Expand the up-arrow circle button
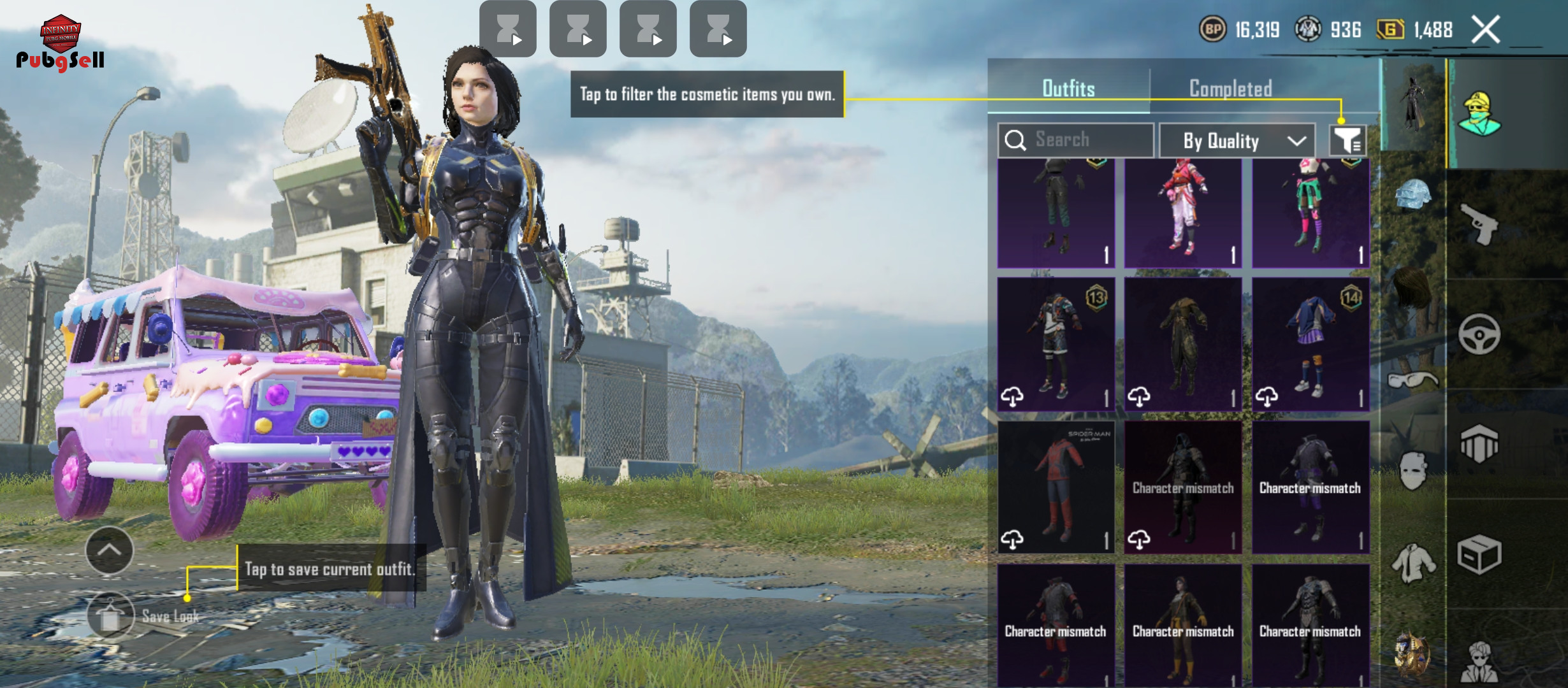Image resolution: width=1568 pixels, height=688 pixels. click(x=109, y=550)
